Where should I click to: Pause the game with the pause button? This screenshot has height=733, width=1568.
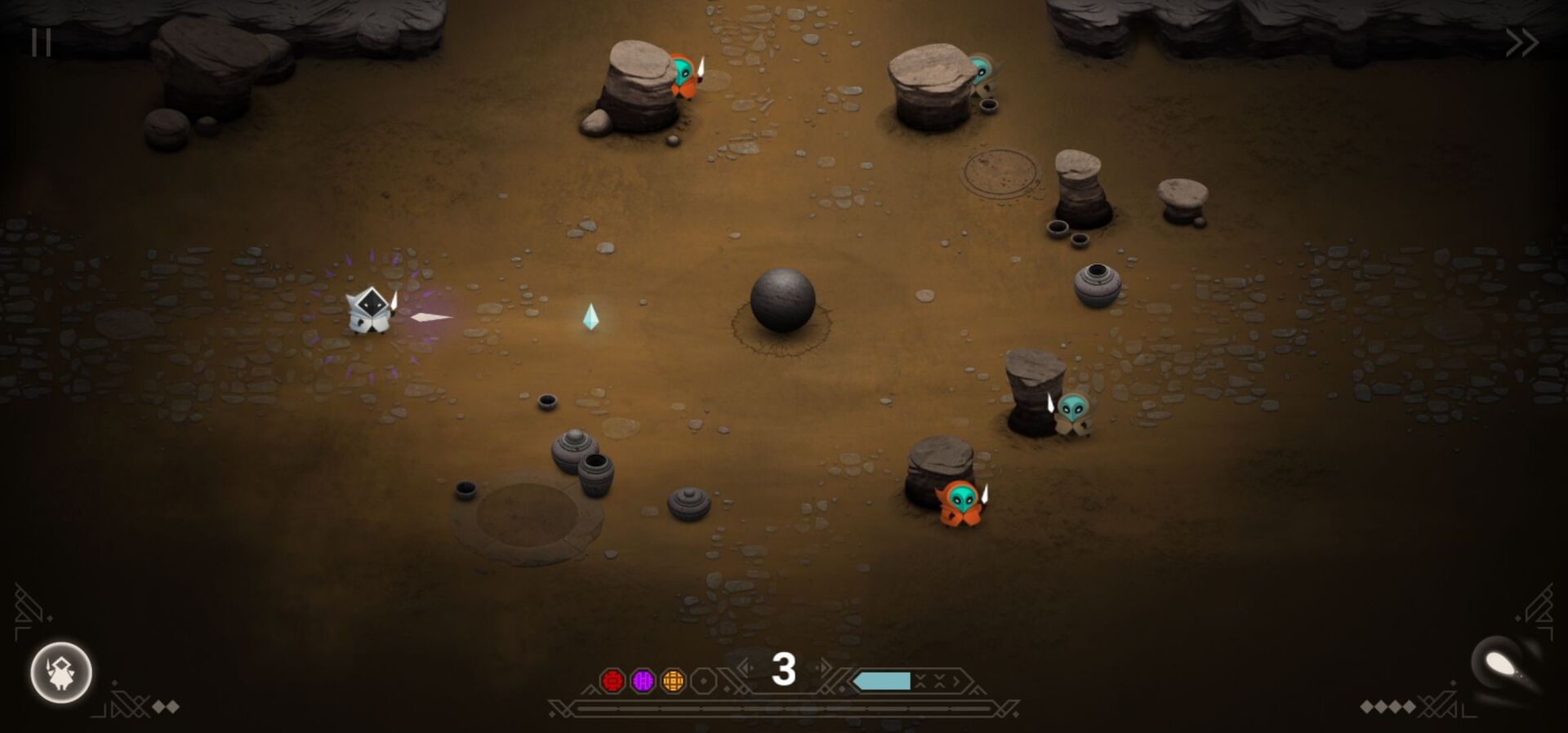tap(41, 42)
